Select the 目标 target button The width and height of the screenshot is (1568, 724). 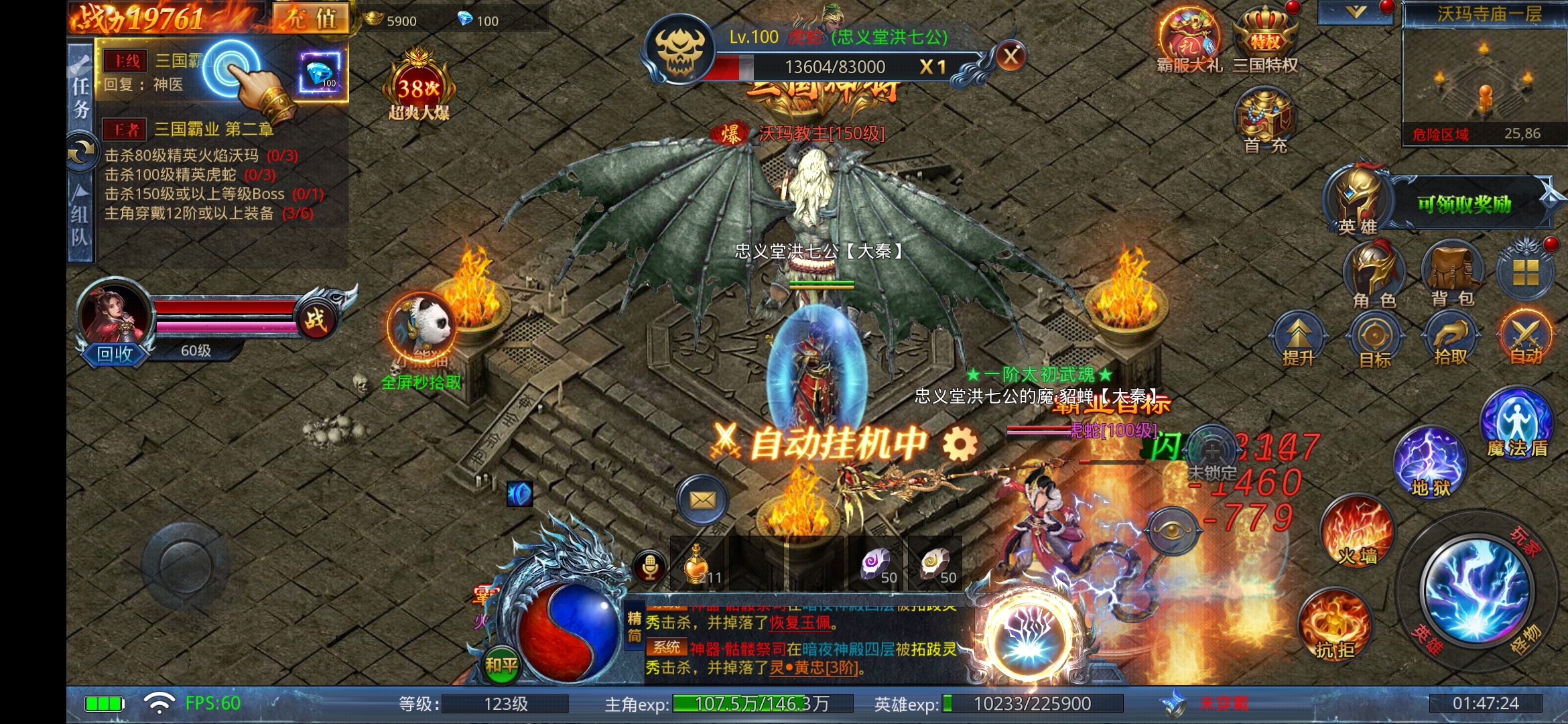tap(1374, 339)
